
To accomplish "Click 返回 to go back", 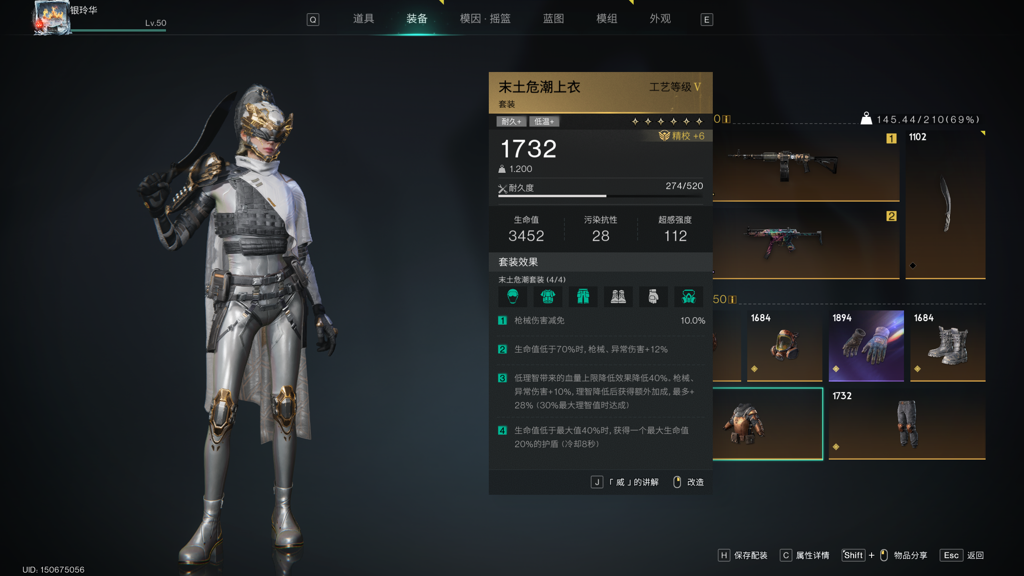I will pos(964,555).
